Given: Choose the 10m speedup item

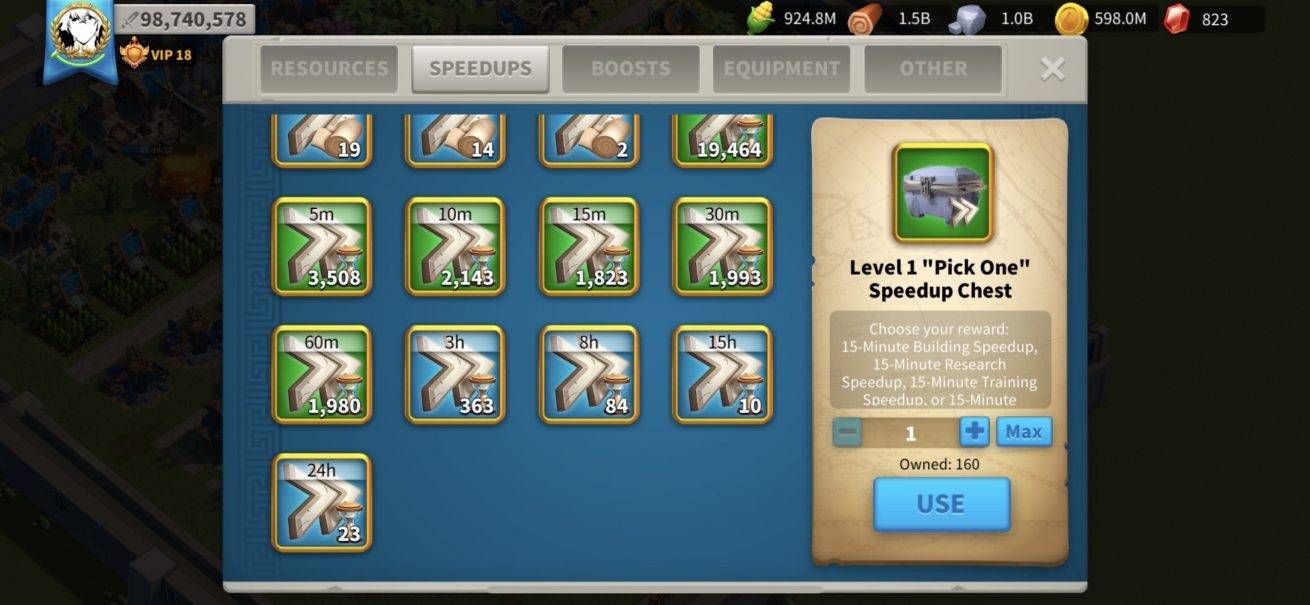Looking at the screenshot, I should click(x=455, y=246).
